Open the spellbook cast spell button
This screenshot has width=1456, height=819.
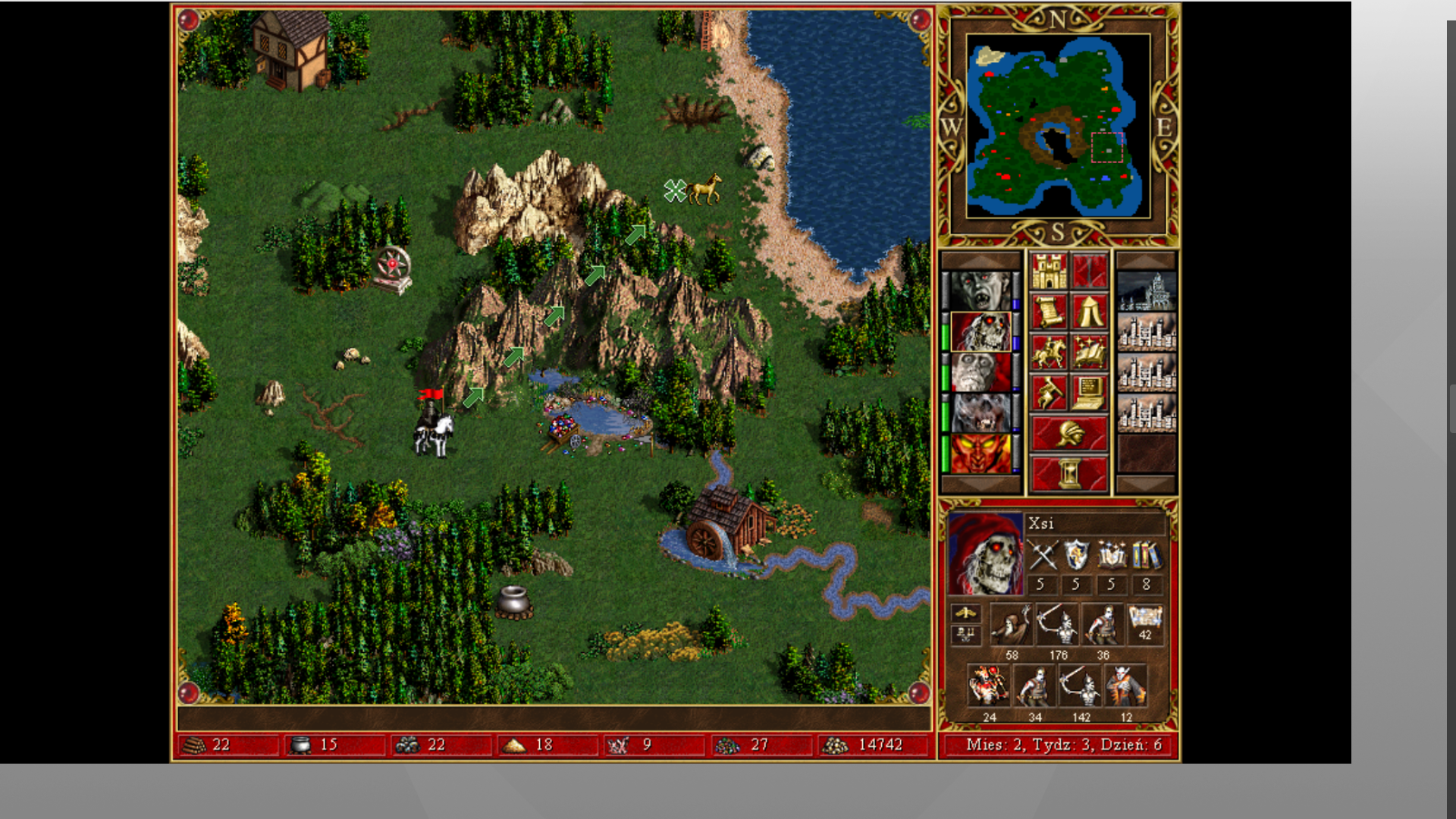coord(1089,353)
